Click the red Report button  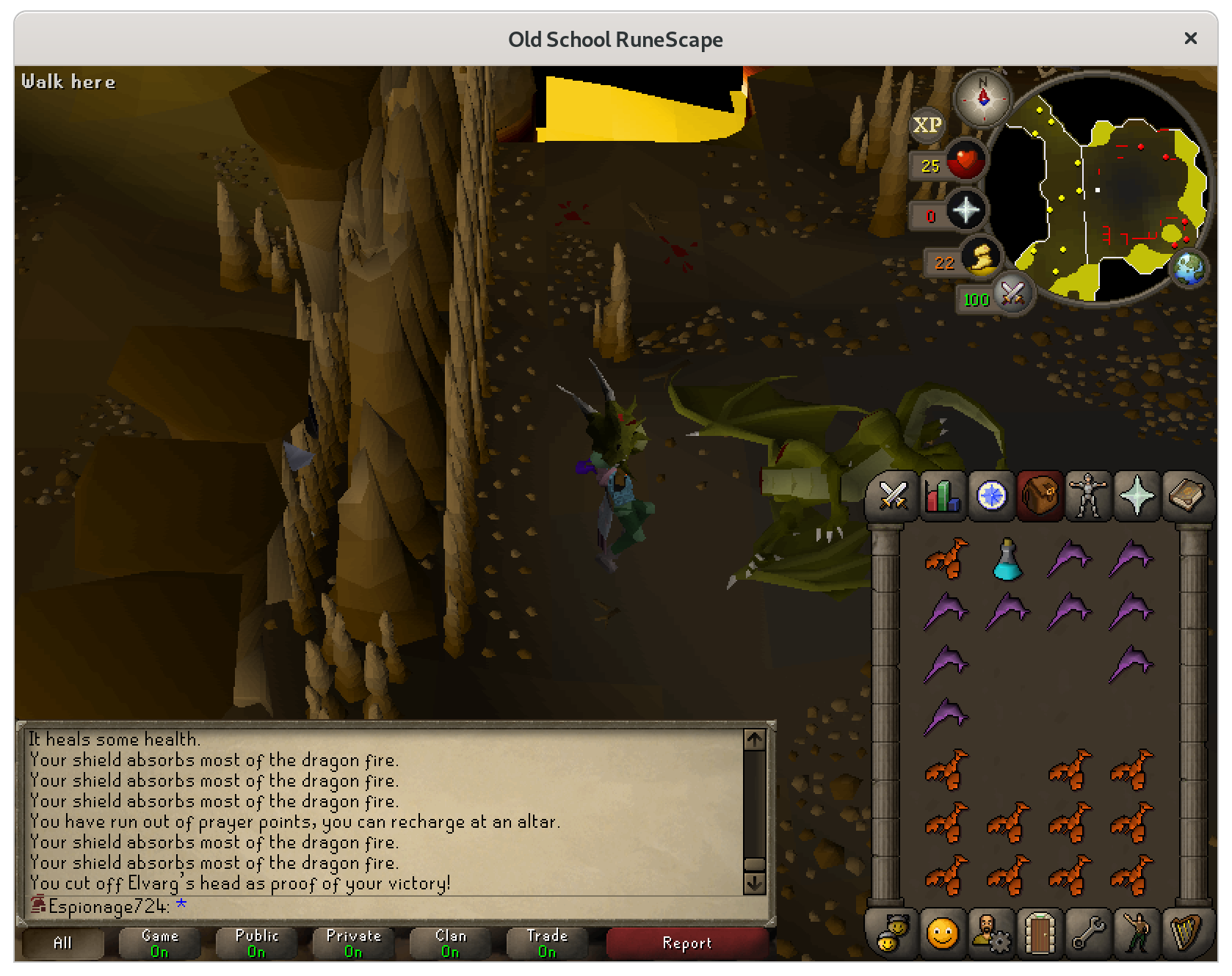click(686, 943)
